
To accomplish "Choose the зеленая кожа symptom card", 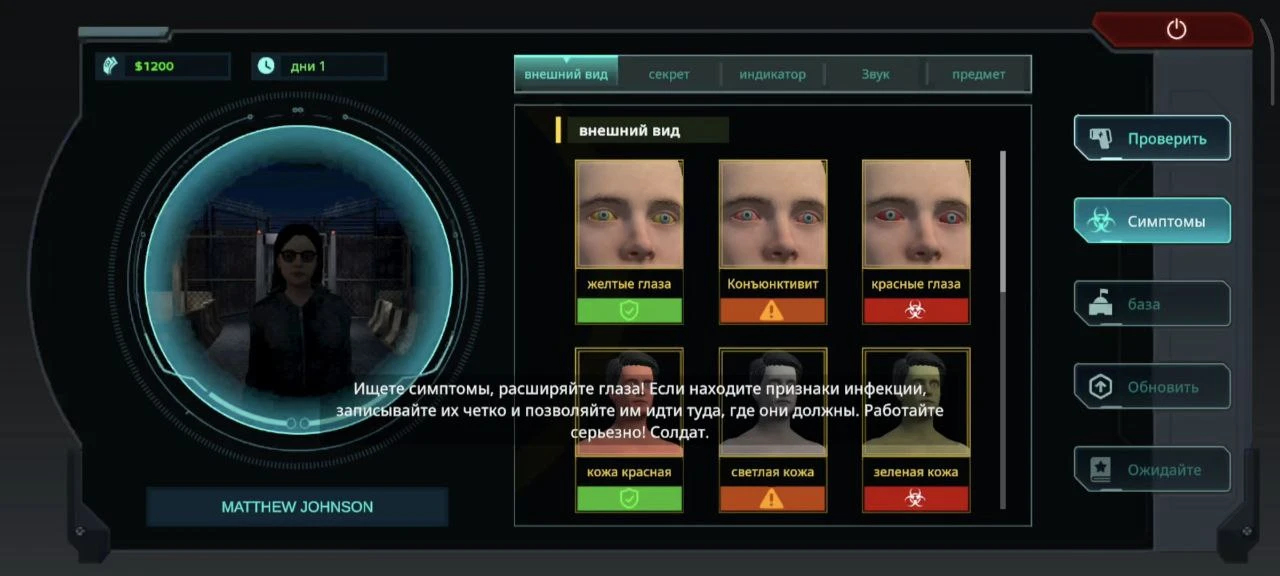I will click(916, 429).
